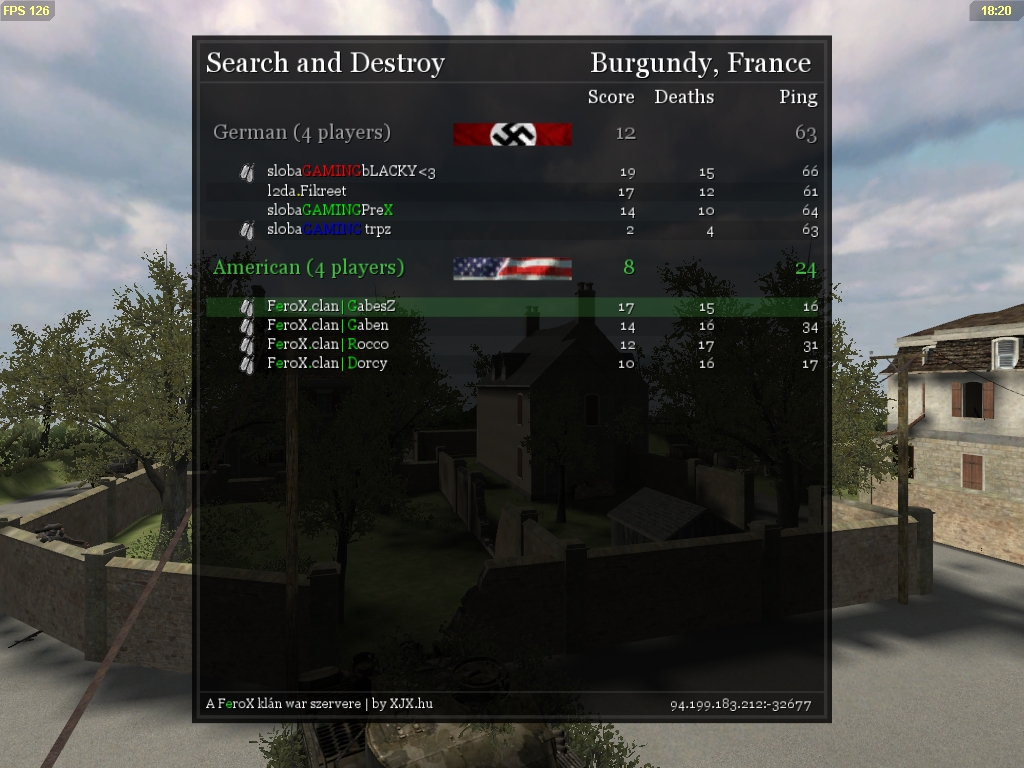Click the American team header

pyautogui.click(x=309, y=268)
